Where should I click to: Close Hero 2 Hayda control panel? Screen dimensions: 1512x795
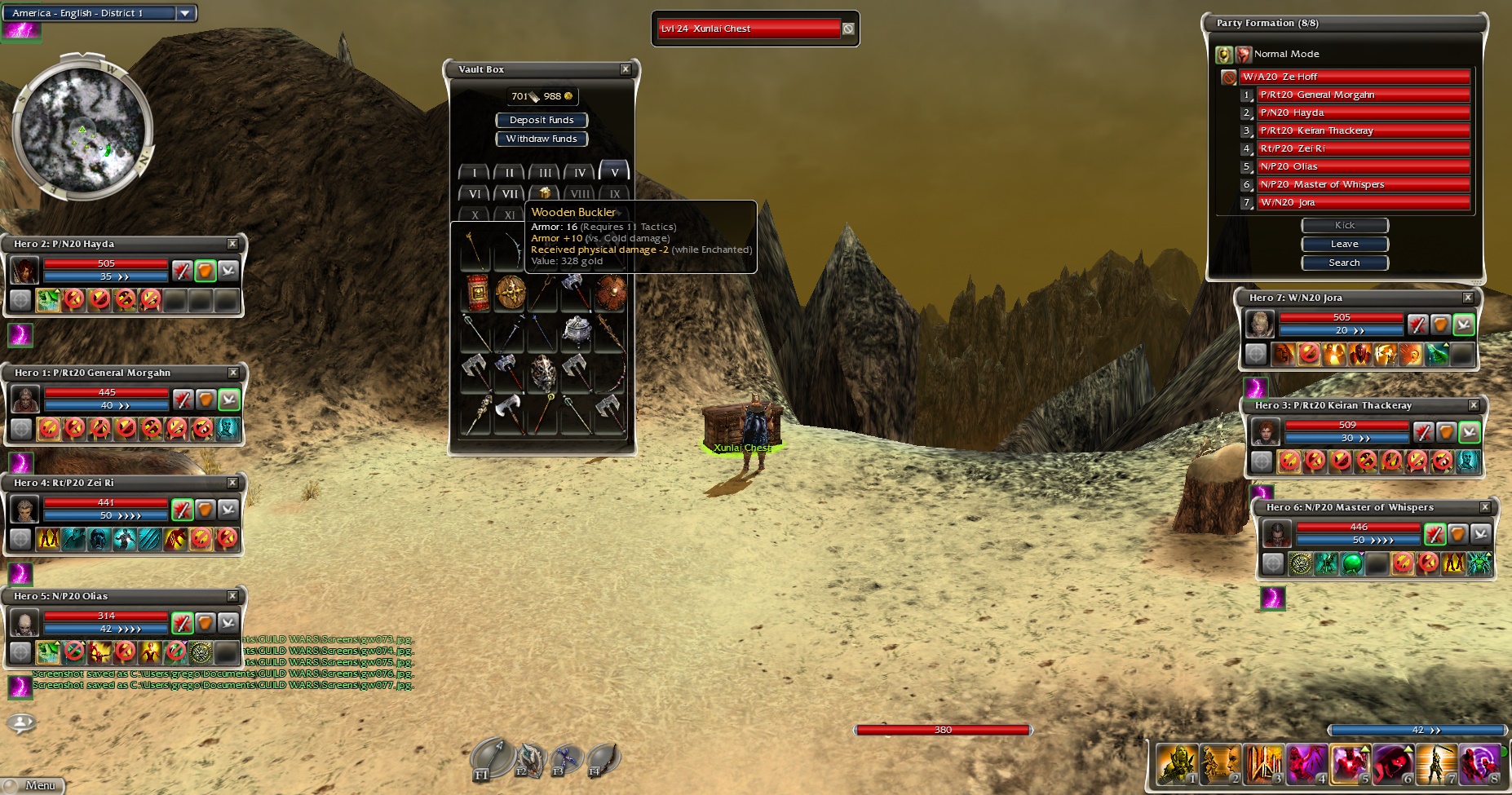tap(232, 244)
